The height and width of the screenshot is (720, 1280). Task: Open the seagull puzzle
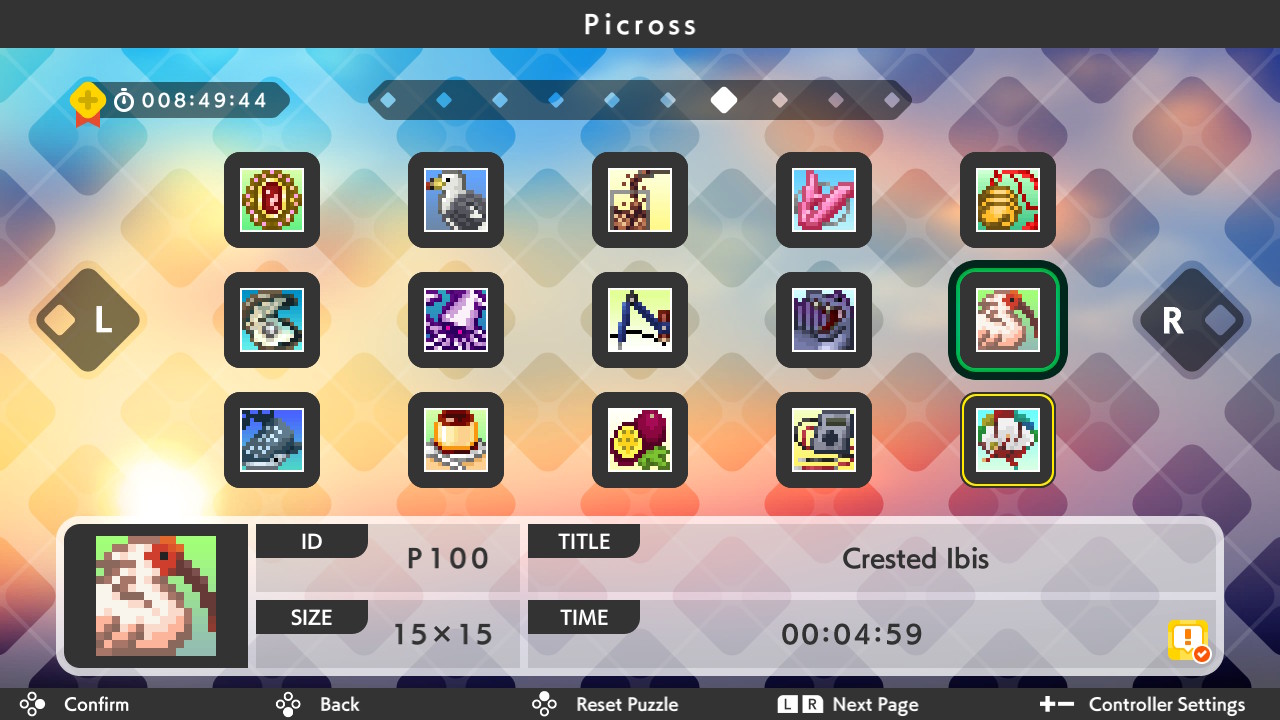[456, 200]
